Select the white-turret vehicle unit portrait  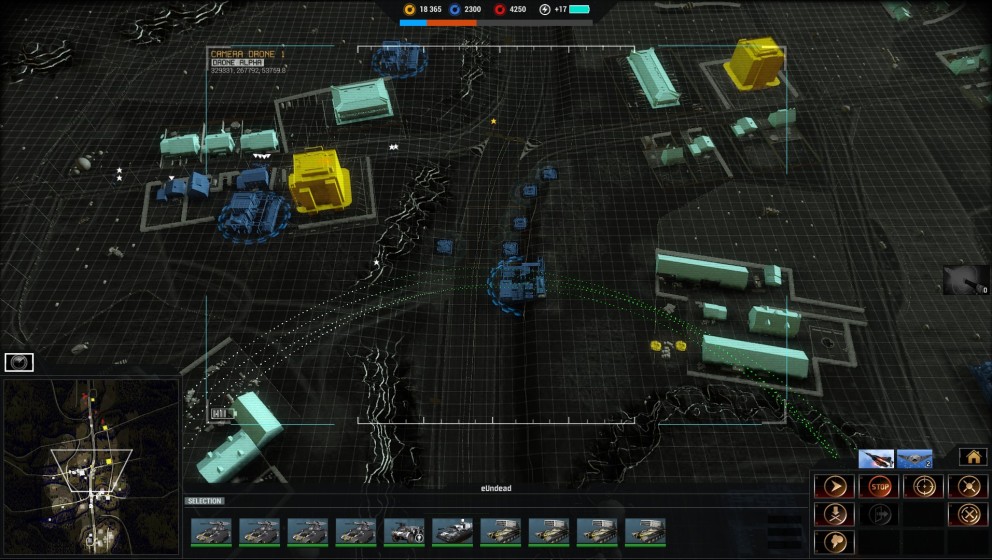click(x=452, y=531)
